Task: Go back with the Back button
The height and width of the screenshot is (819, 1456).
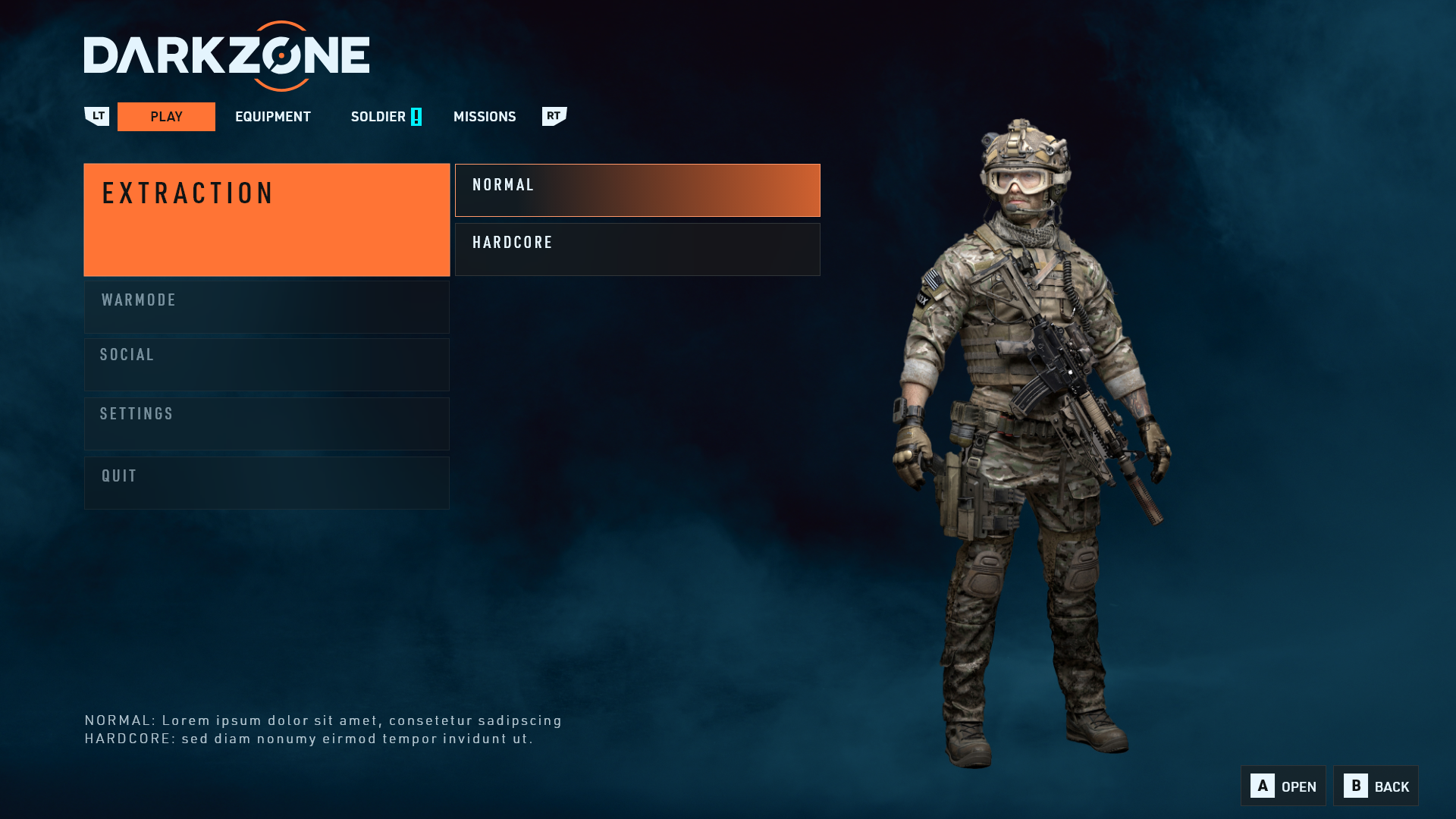Action: 1376,786
